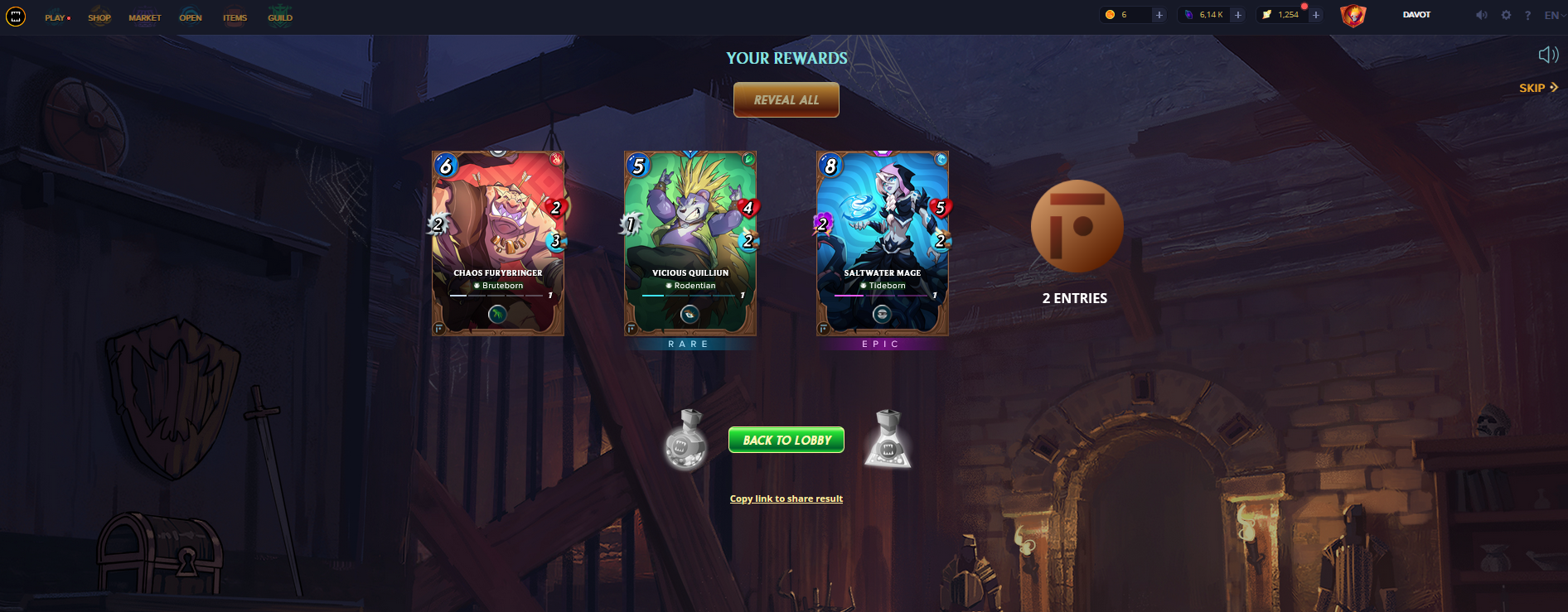Toggle the large speaker sound icon
The image size is (1568, 612).
(1548, 55)
